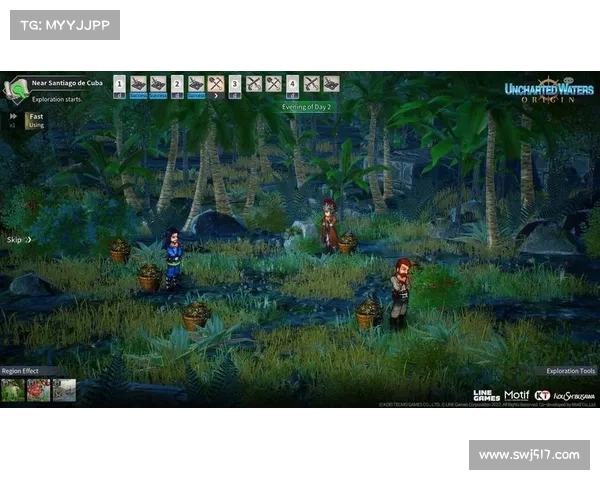Select the day 1 timeline marker
The height and width of the screenshot is (480, 600).
coord(119,84)
